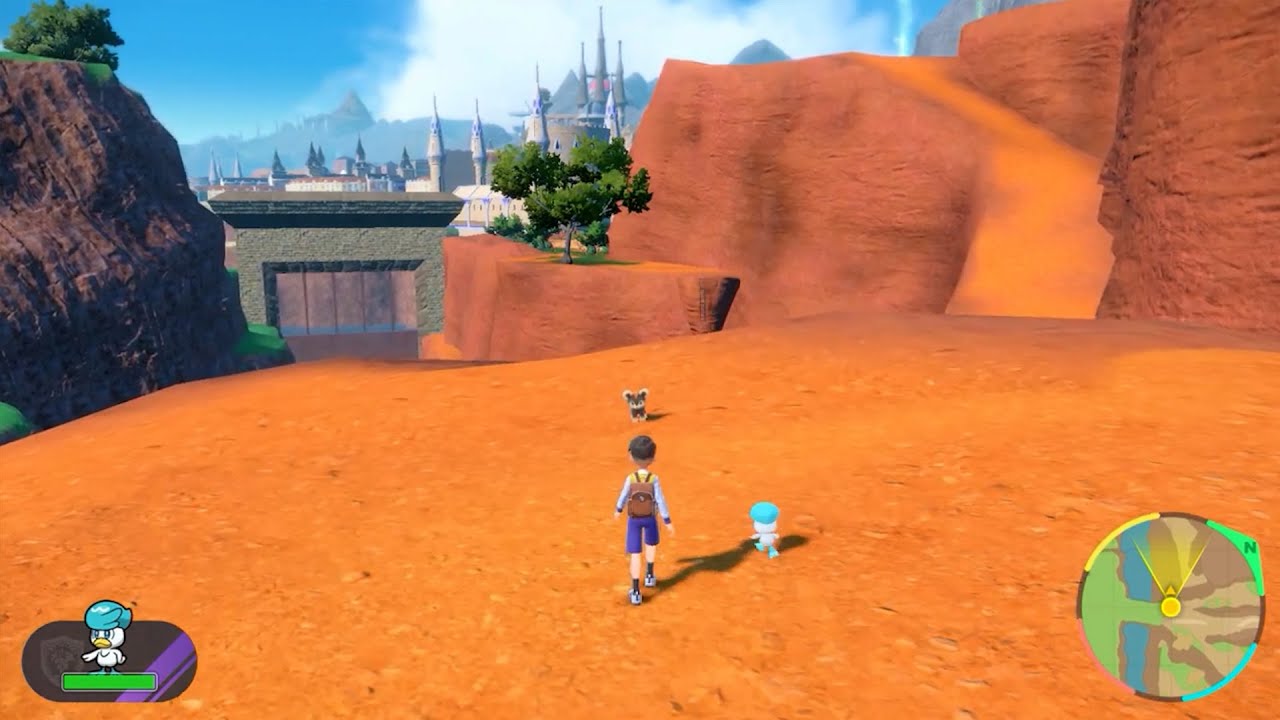Click the yellow player marker on the minimap

[x=1171, y=607]
